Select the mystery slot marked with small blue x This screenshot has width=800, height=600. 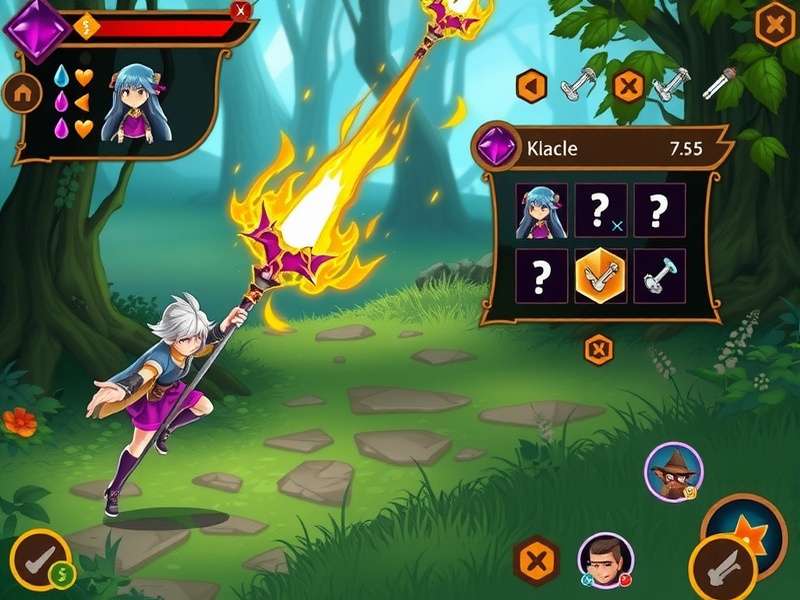(x=600, y=210)
